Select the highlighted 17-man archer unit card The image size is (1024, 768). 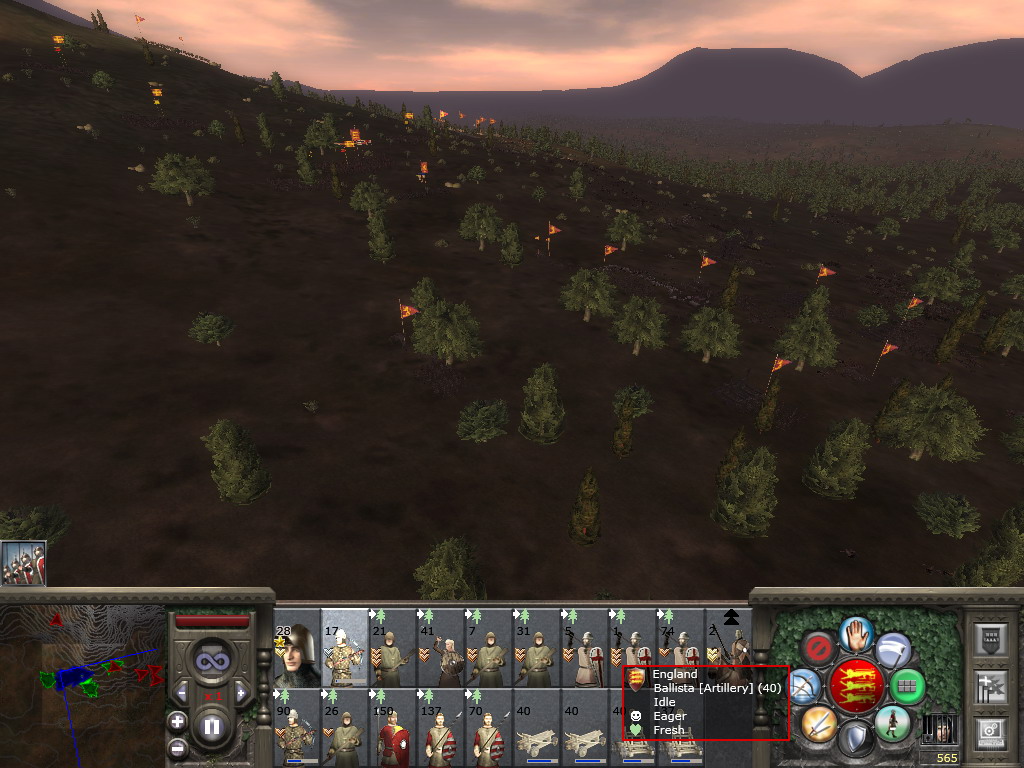point(345,648)
